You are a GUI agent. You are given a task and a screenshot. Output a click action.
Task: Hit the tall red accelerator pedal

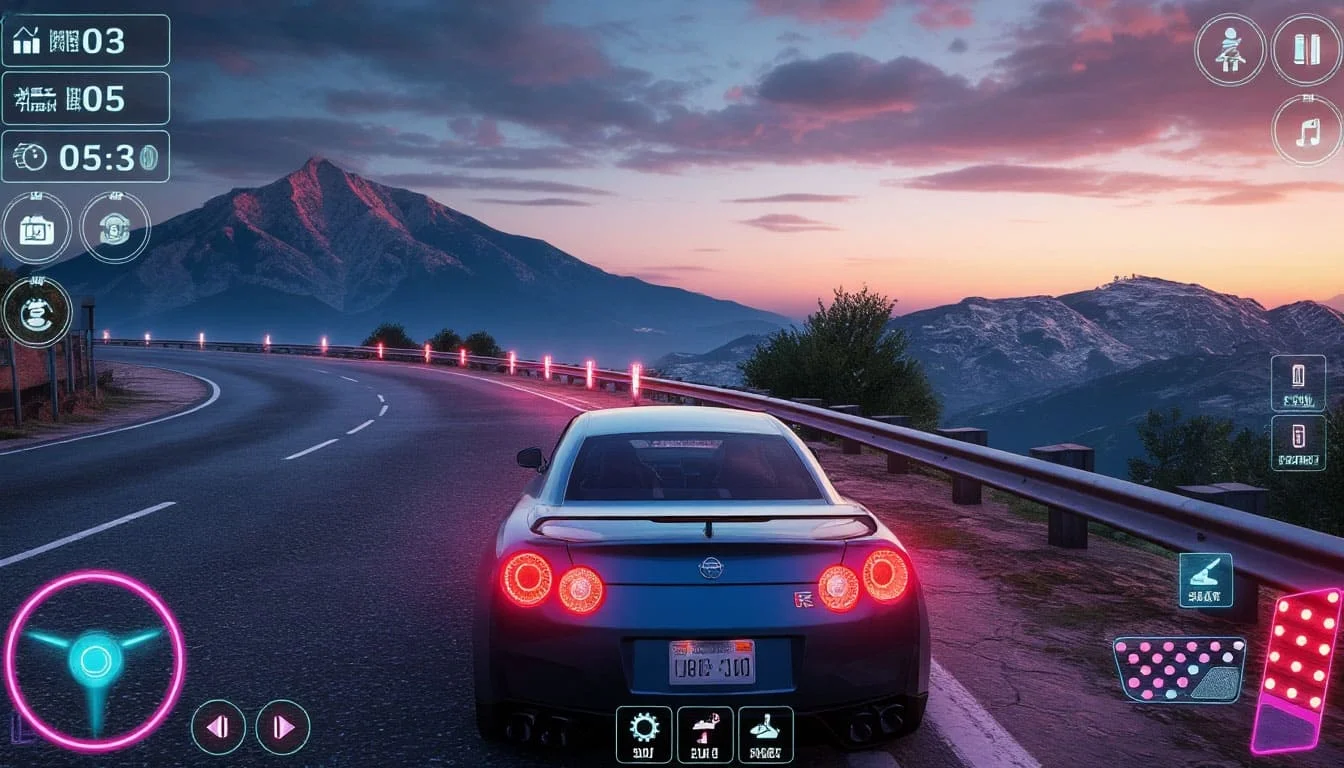pyautogui.click(x=1298, y=668)
